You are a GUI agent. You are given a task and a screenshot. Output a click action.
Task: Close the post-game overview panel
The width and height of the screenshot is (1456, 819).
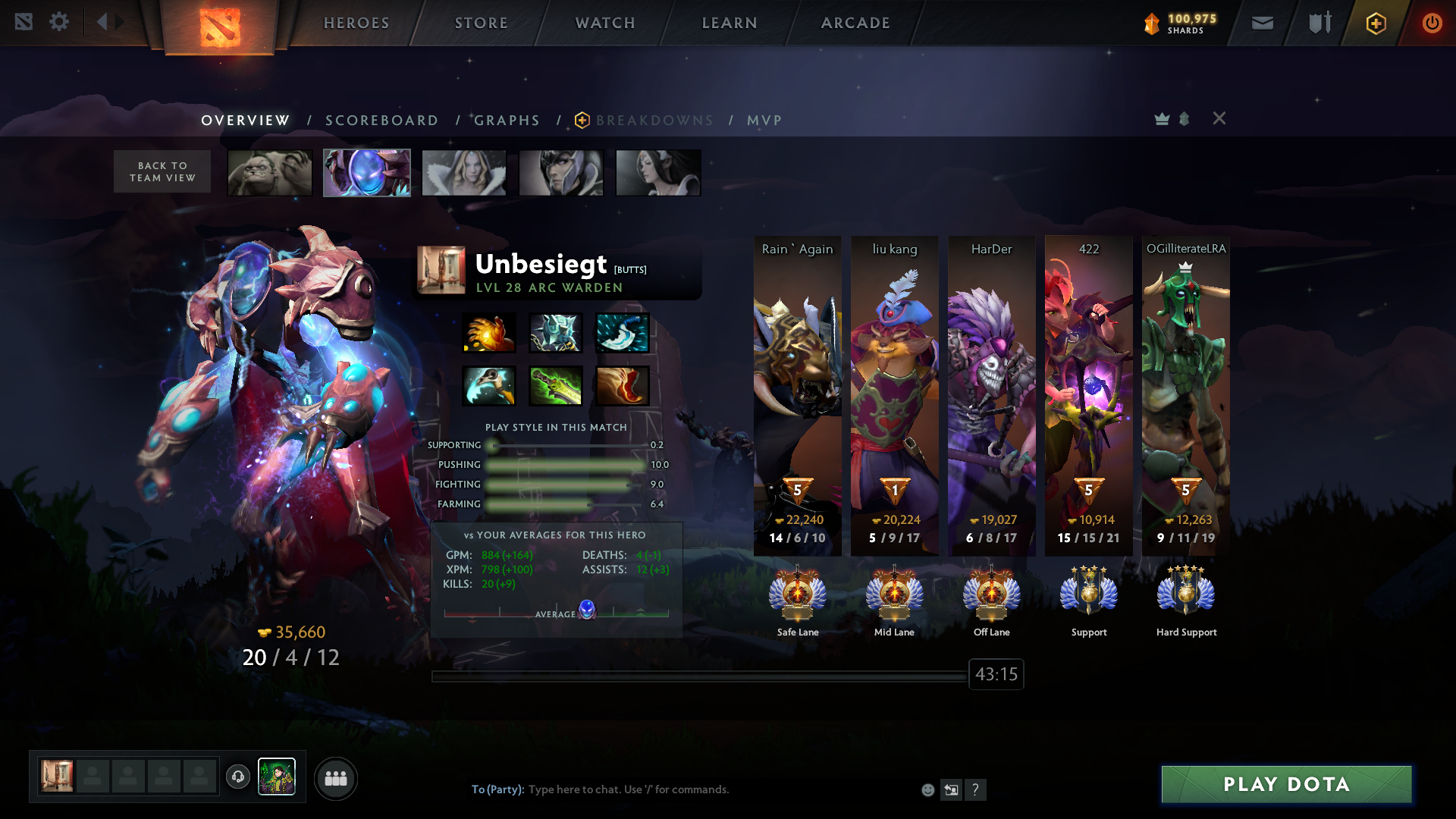coord(1219,118)
